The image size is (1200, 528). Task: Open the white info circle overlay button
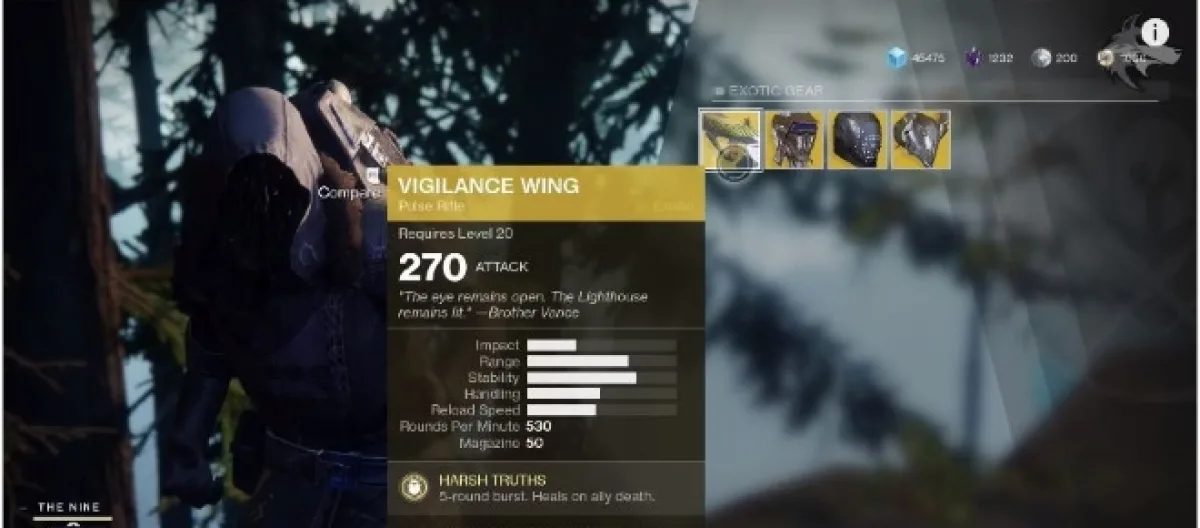tap(1155, 33)
